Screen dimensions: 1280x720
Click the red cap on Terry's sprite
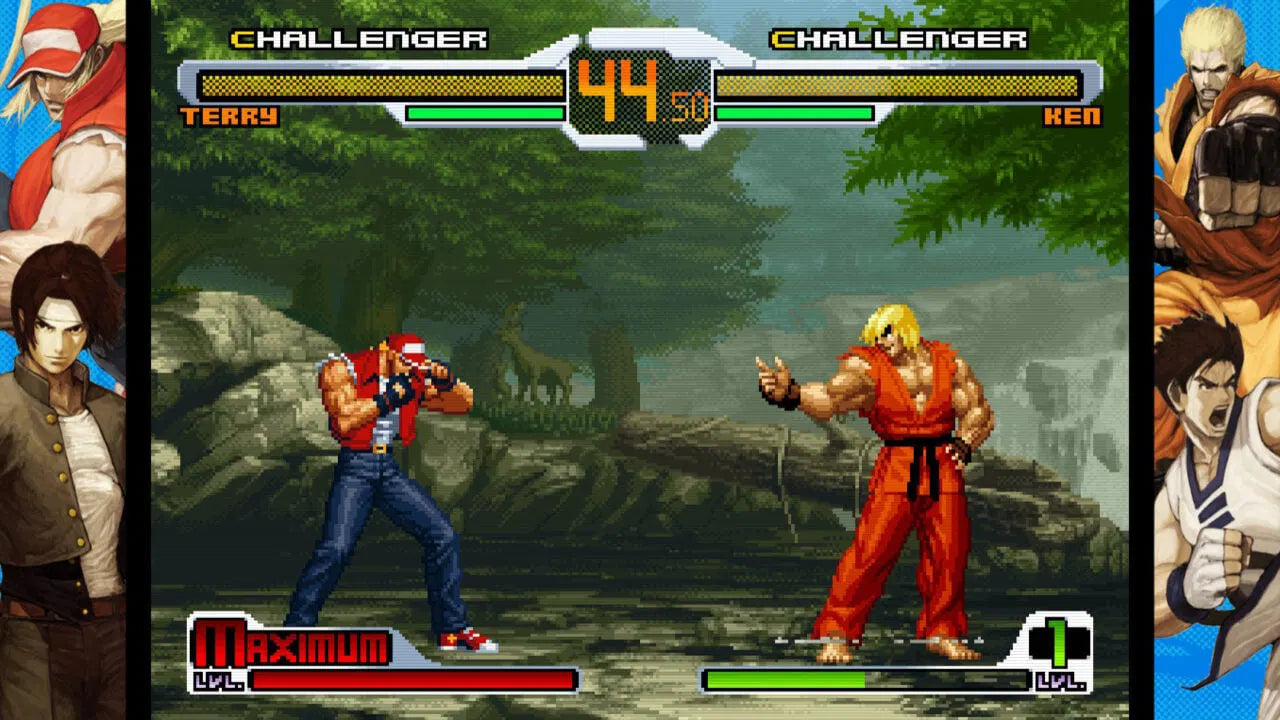411,348
